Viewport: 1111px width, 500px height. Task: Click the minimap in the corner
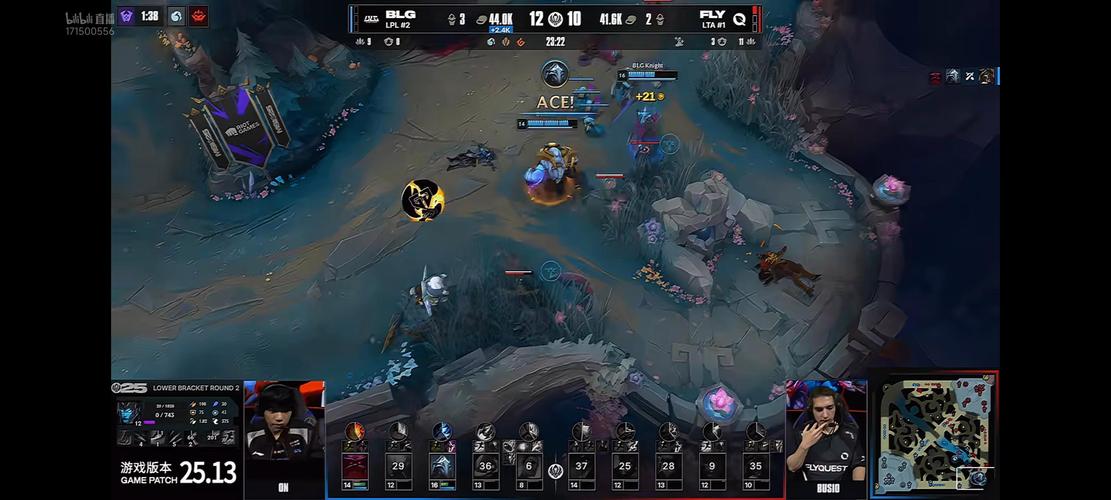click(936, 435)
